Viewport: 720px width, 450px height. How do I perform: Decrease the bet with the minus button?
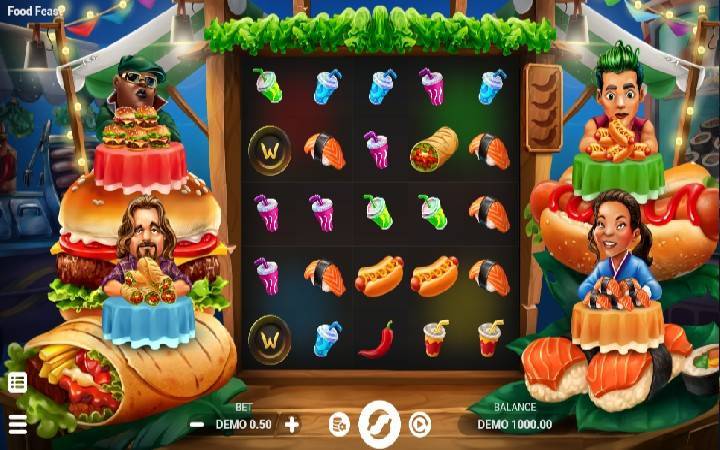click(197, 424)
